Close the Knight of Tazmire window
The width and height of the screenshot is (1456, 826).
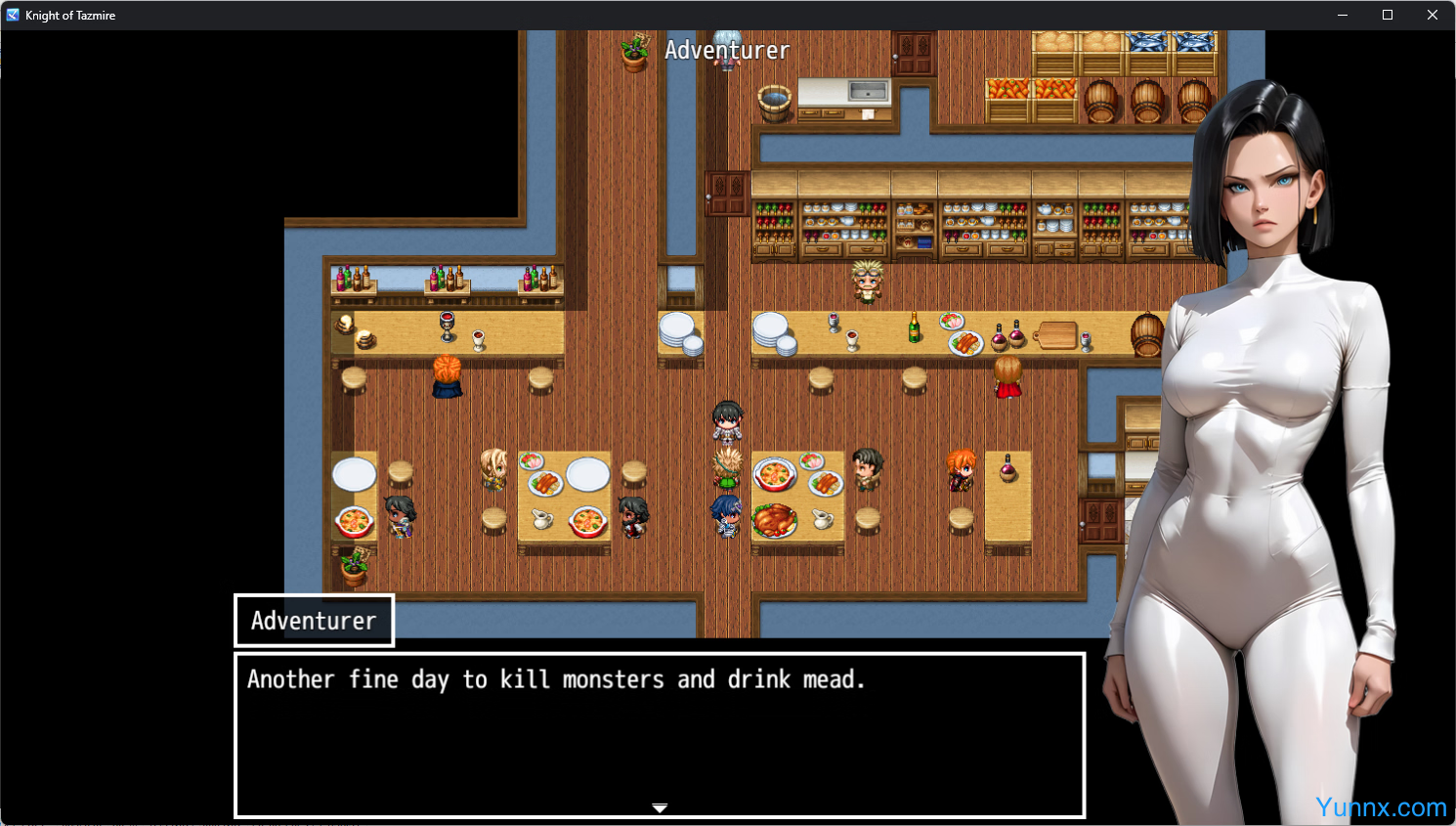[1432, 15]
